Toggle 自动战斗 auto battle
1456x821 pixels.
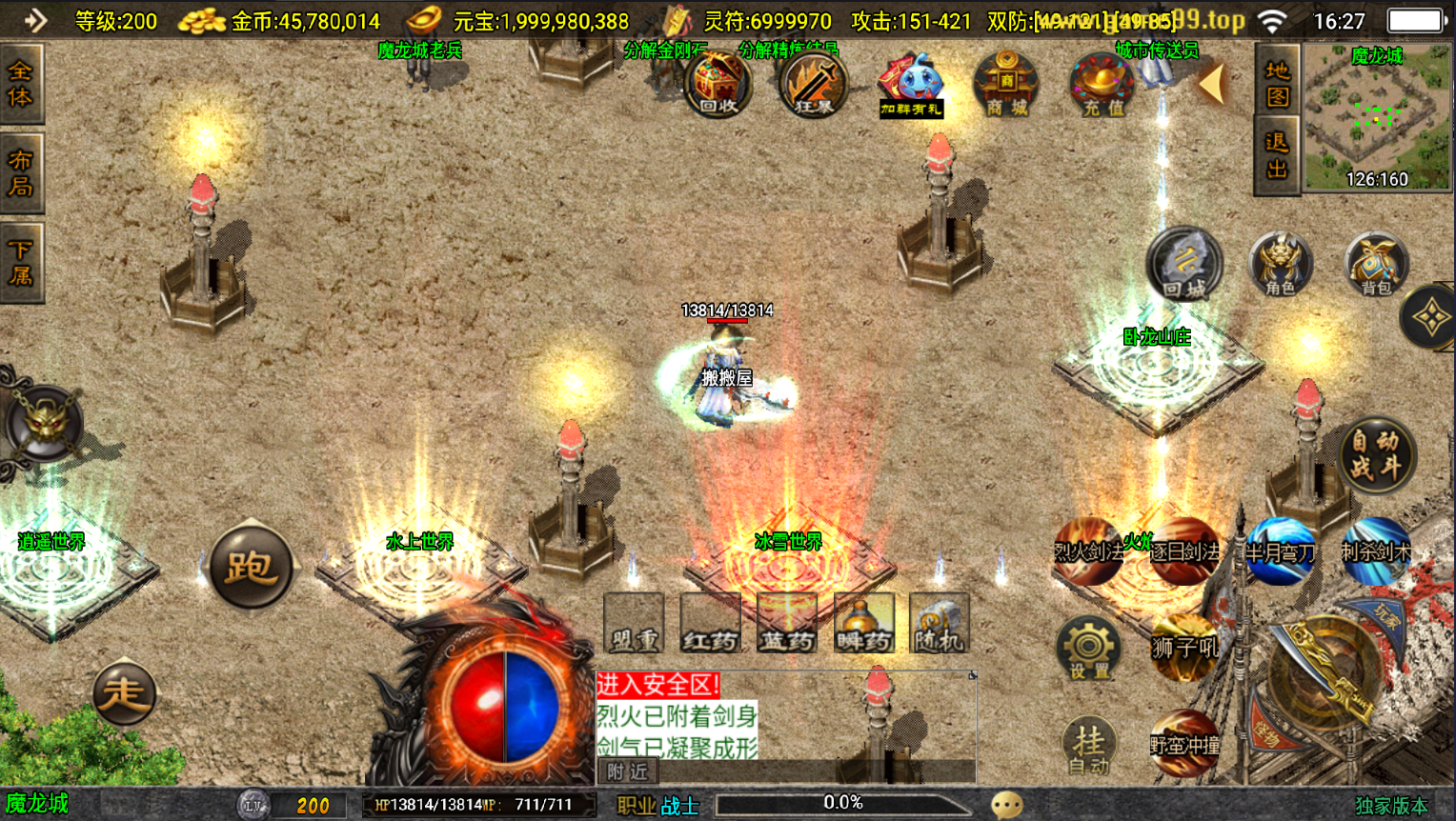pos(1376,455)
